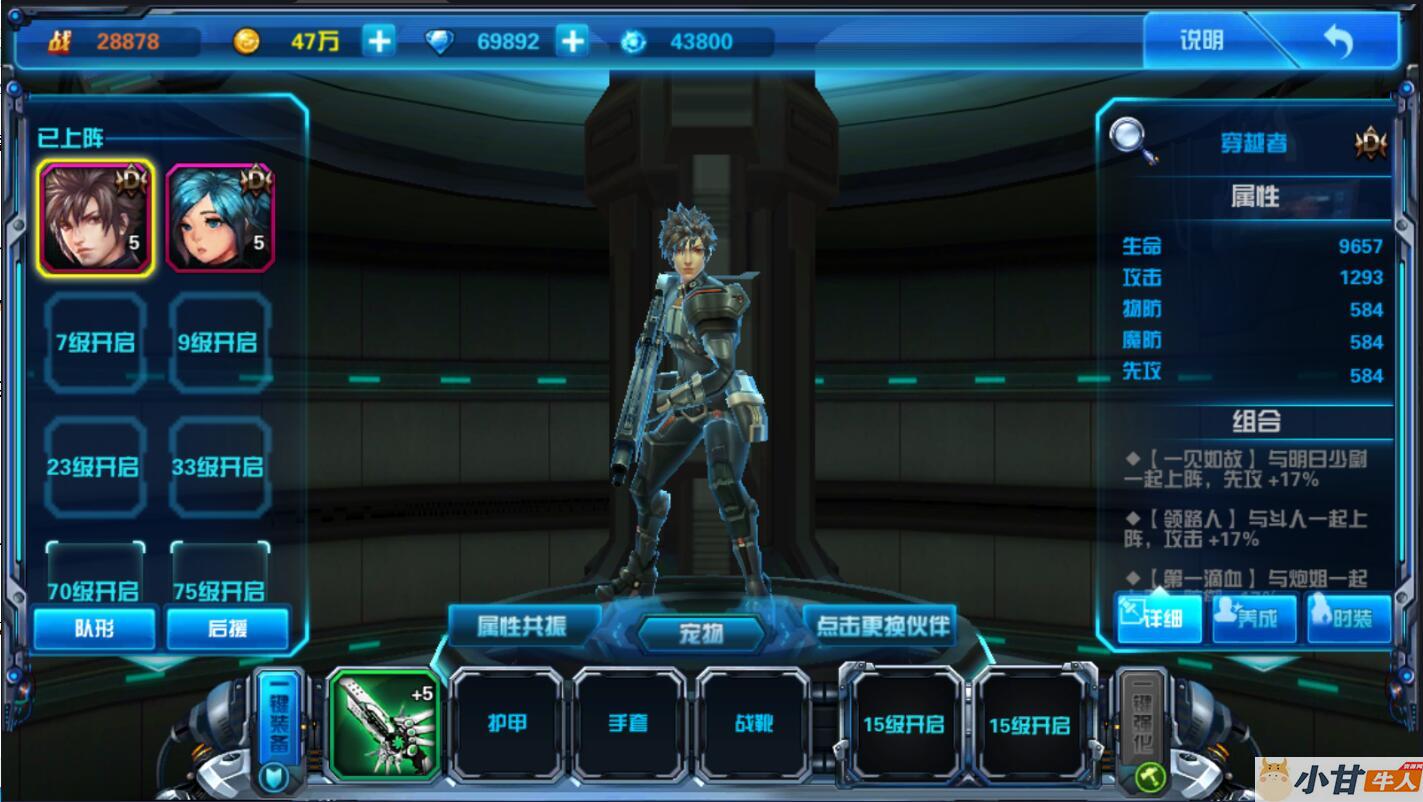Open the 说明 help button
Screen dimensions: 1423x802
pos(1202,41)
